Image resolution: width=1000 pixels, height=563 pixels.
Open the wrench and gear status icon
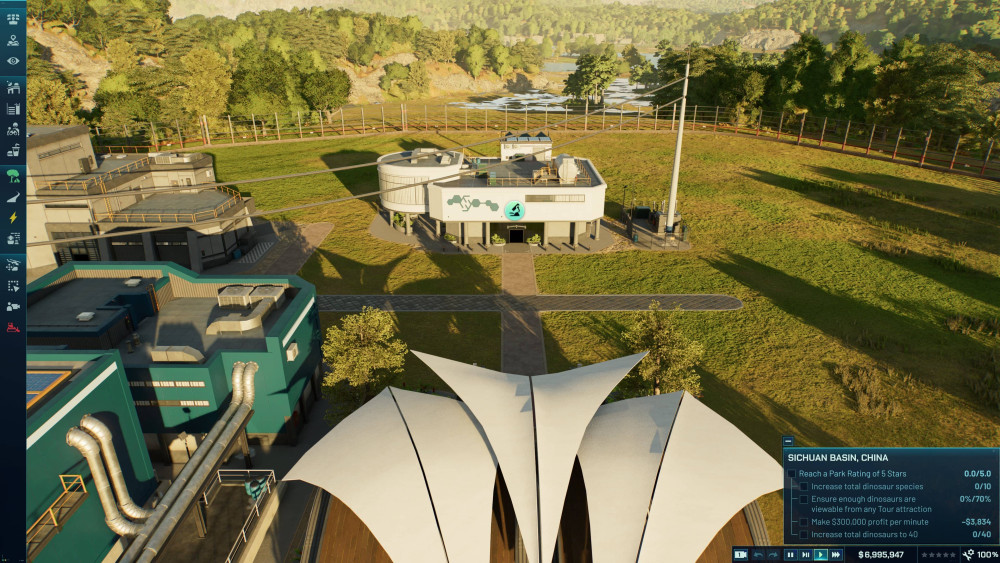point(969,554)
